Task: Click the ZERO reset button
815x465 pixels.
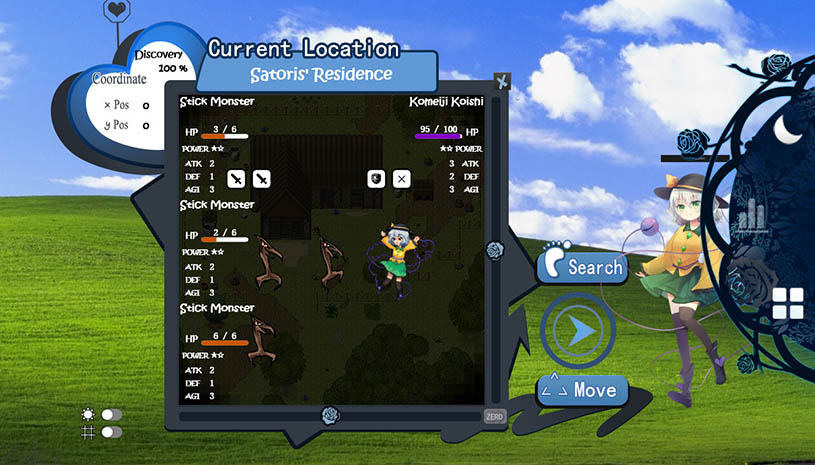Action: [x=494, y=415]
